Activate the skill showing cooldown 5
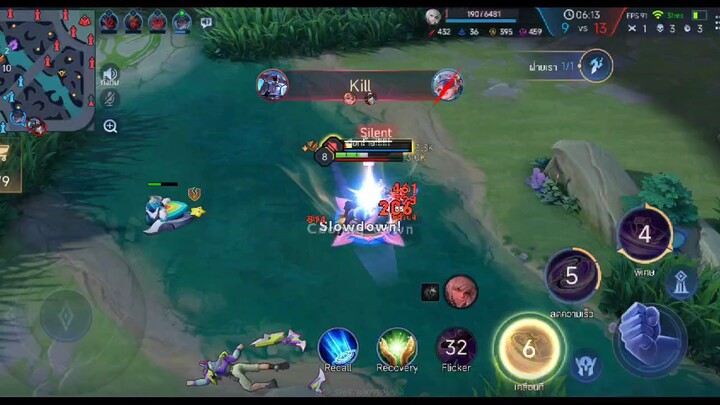The image size is (720, 405). (x=572, y=275)
